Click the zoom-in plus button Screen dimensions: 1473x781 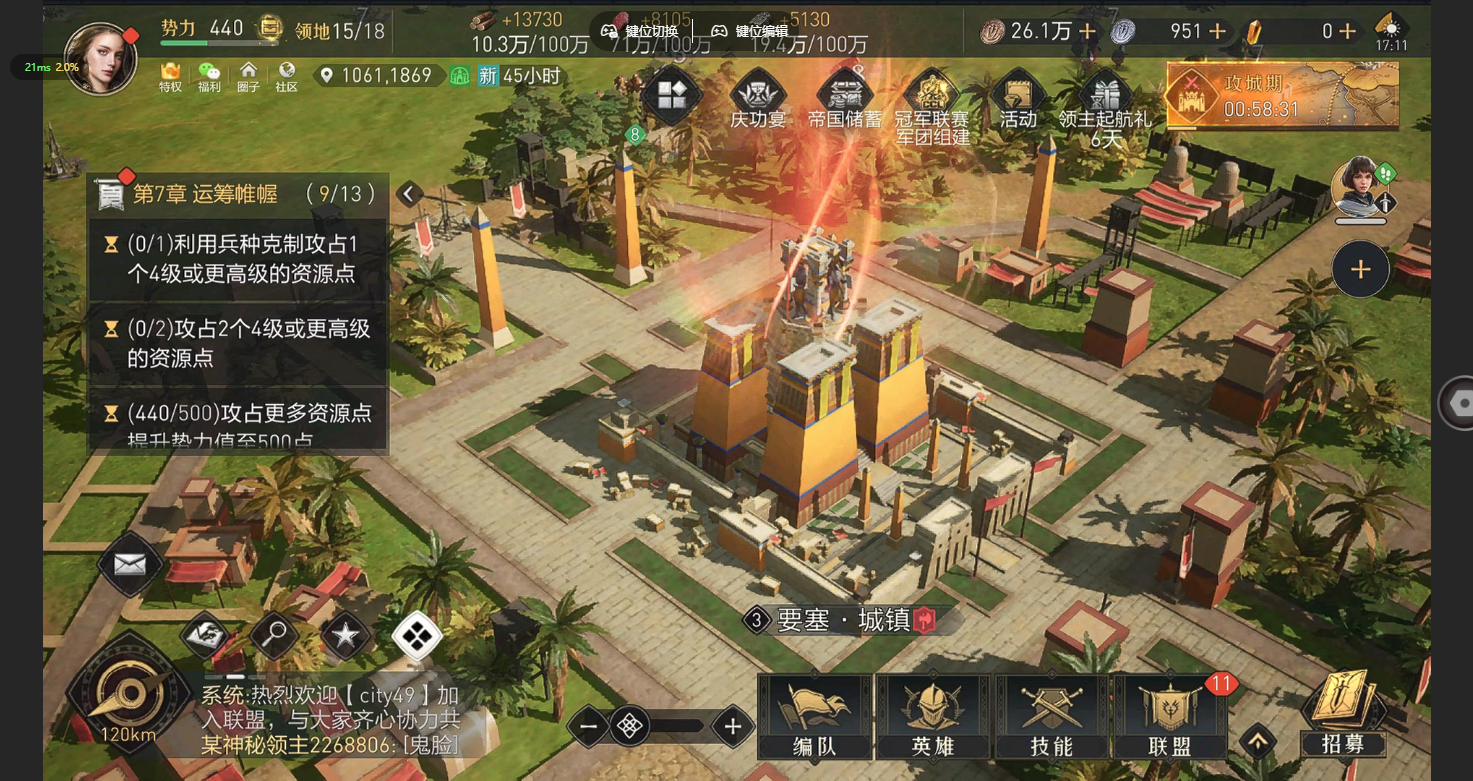[x=733, y=727]
